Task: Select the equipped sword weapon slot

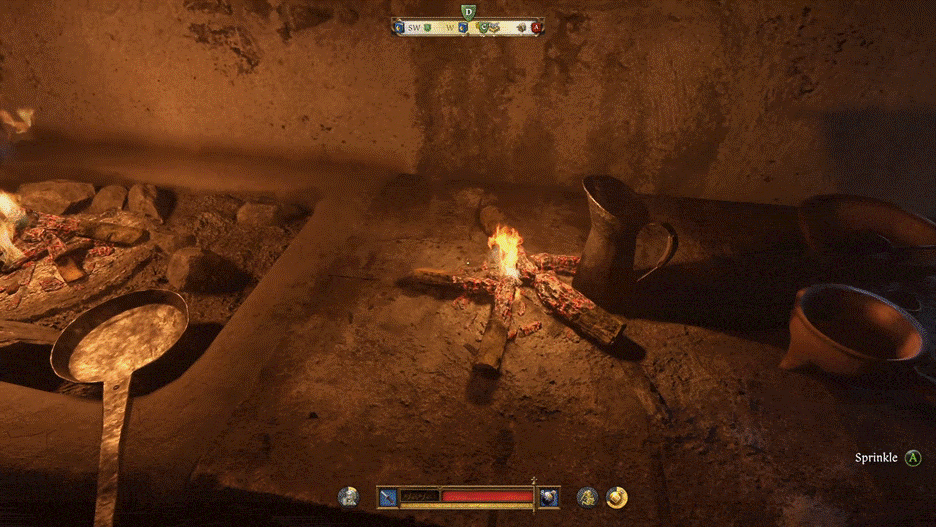Action: (387, 496)
